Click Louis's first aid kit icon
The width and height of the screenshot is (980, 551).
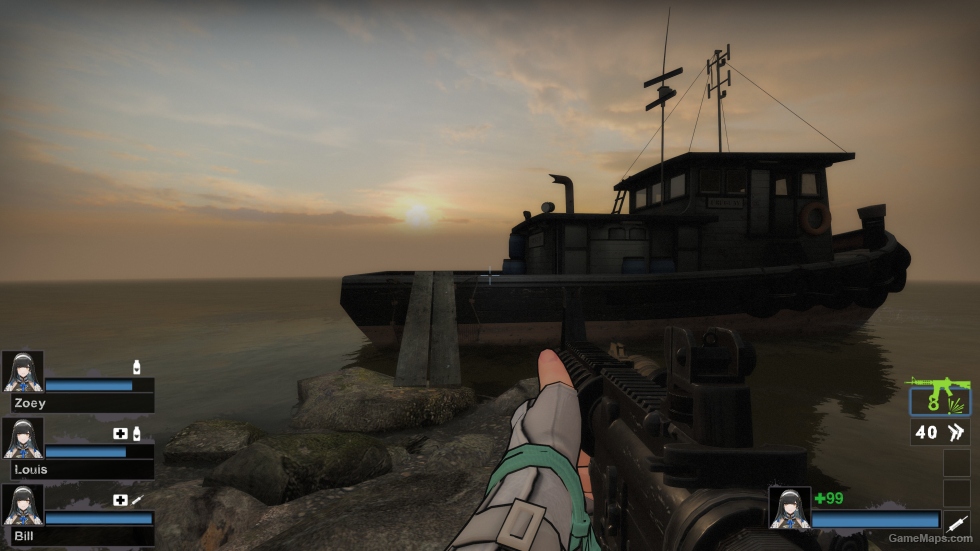tap(121, 434)
